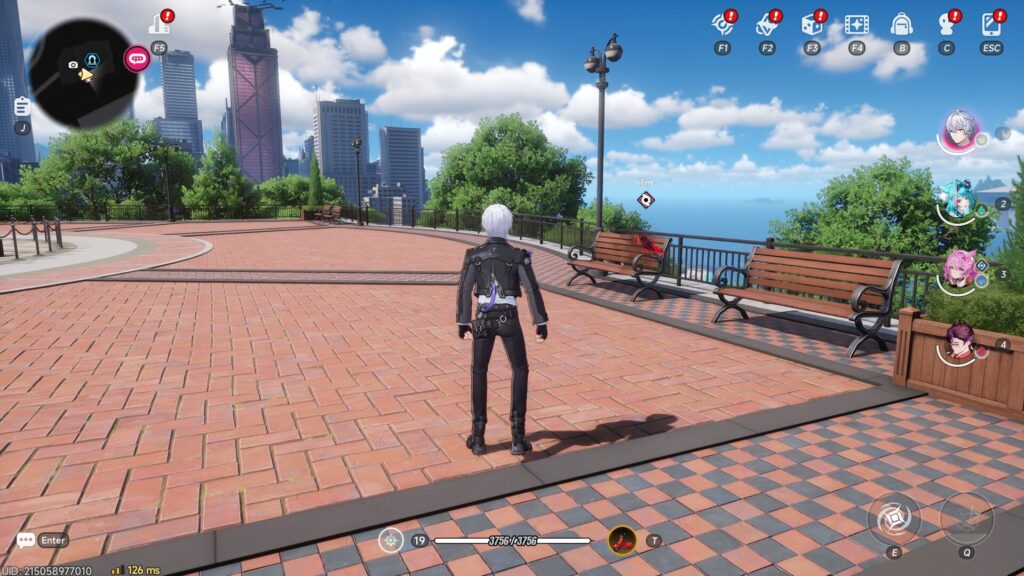Select the white-haired character portrait

pos(959,131)
